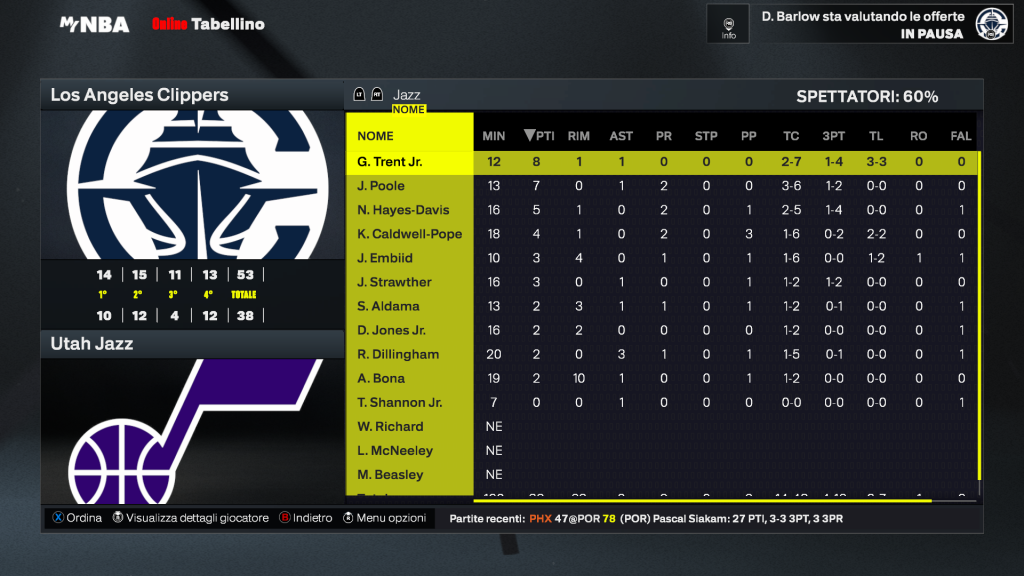Sort by the NOME column header

click(x=376, y=136)
